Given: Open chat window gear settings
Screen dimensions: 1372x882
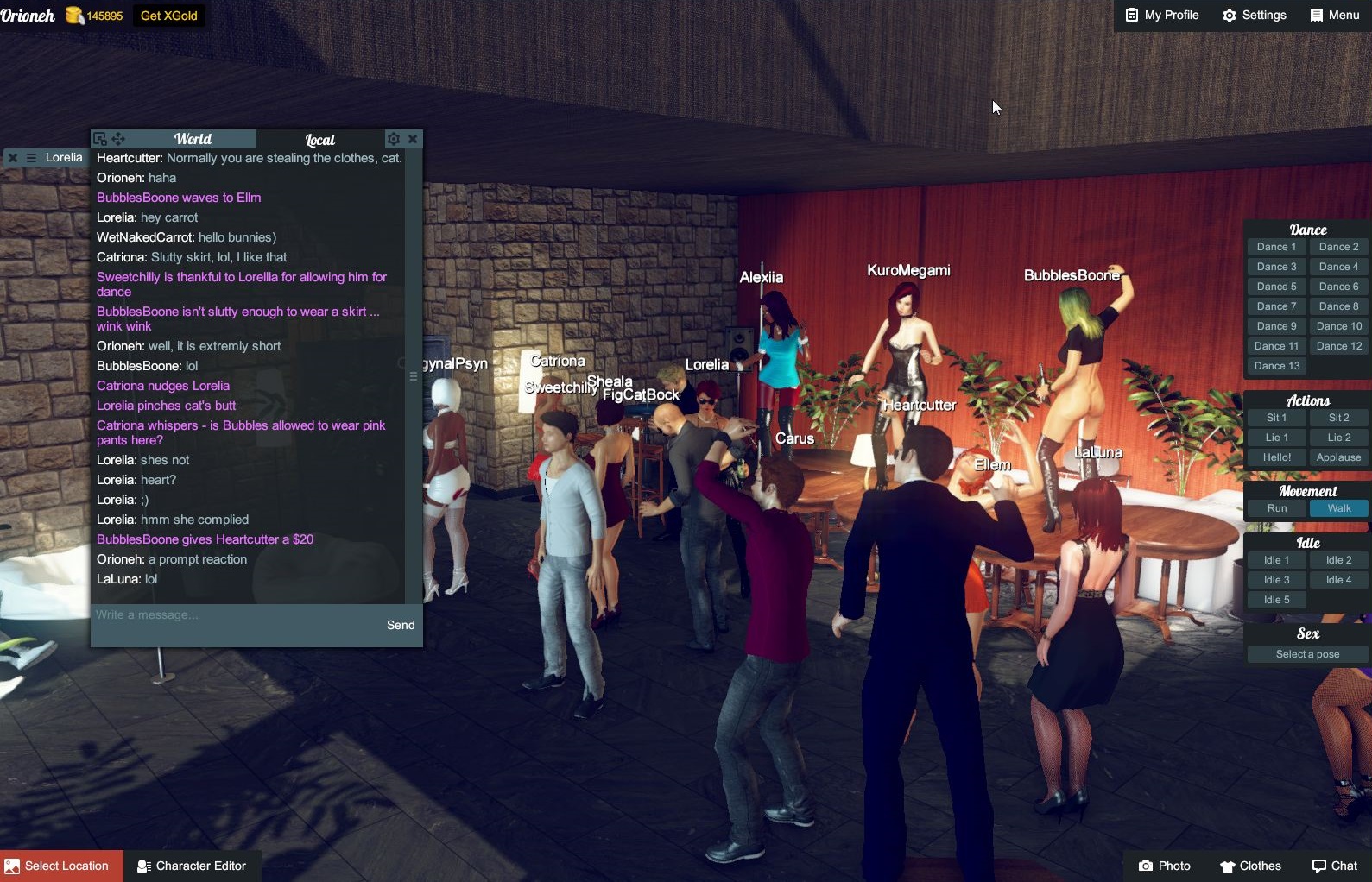Looking at the screenshot, I should click(394, 139).
